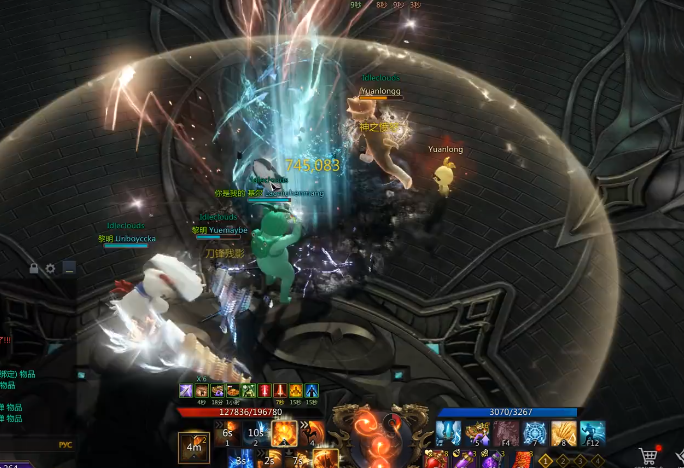Click the chat input field labeled РУС
Image resolution: width=684 pixels, height=468 pixels.
point(65,445)
